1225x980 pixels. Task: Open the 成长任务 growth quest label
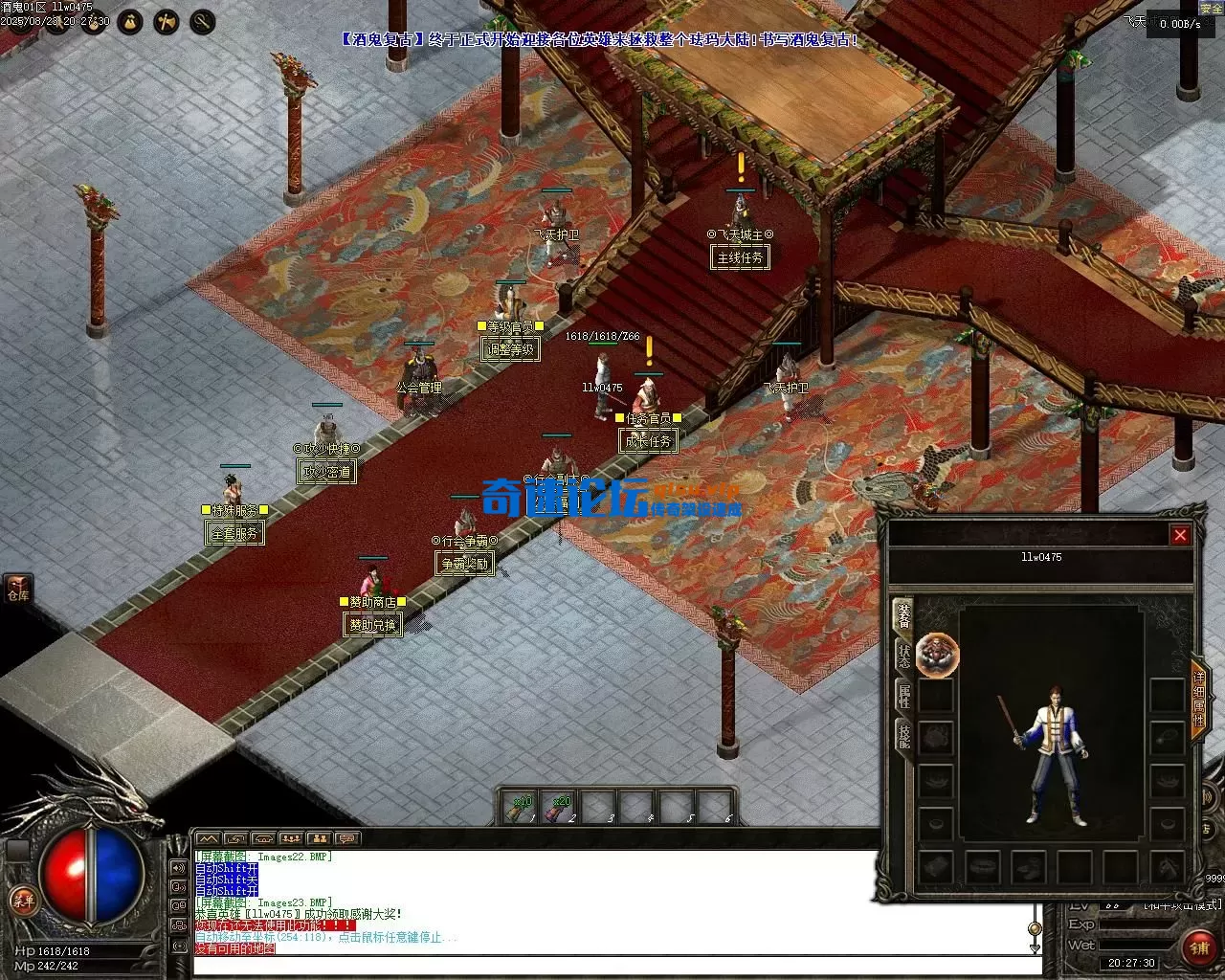[x=649, y=441]
